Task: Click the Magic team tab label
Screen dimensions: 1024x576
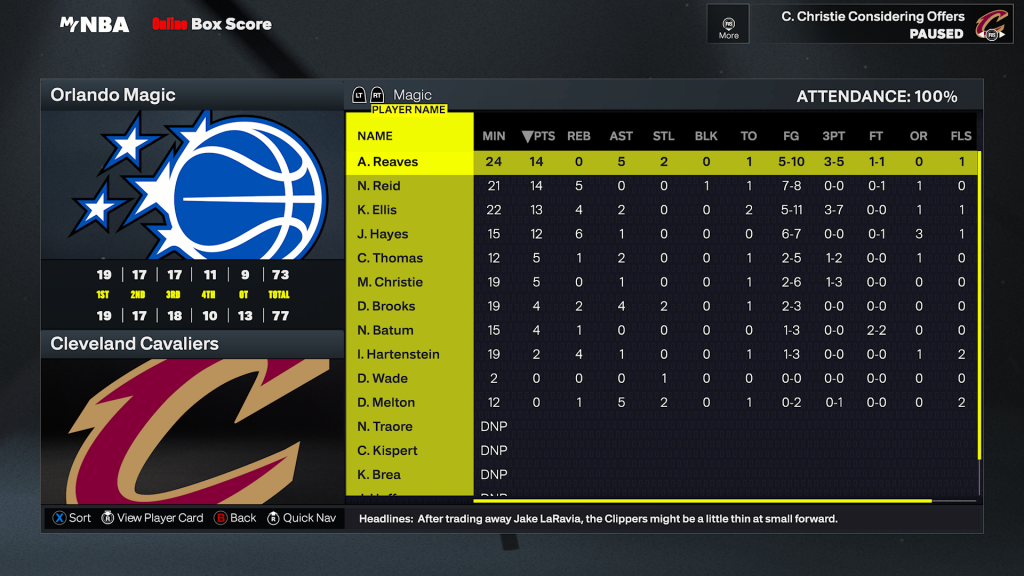Action: coord(413,95)
